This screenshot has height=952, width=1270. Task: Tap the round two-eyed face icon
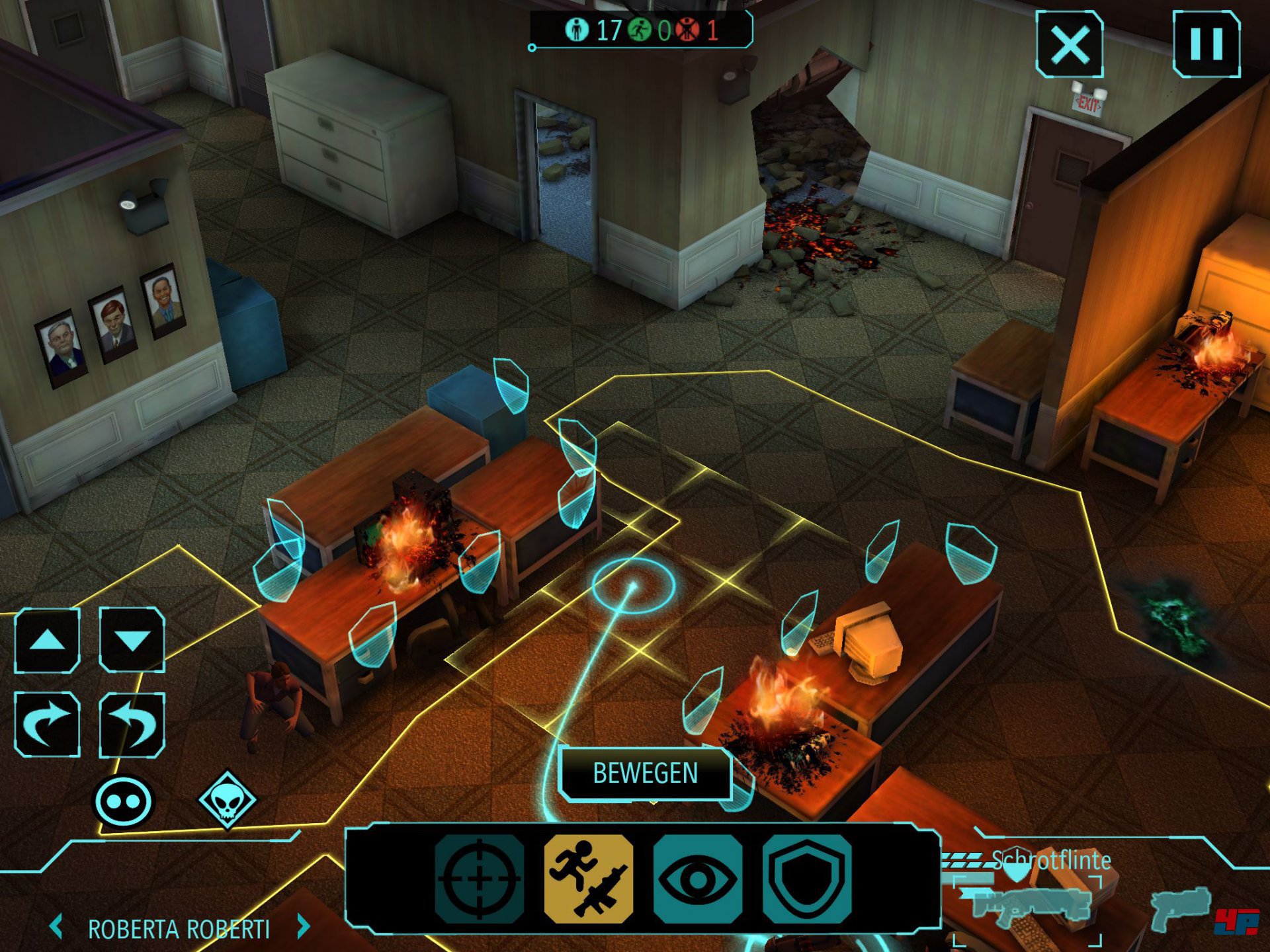(x=123, y=801)
